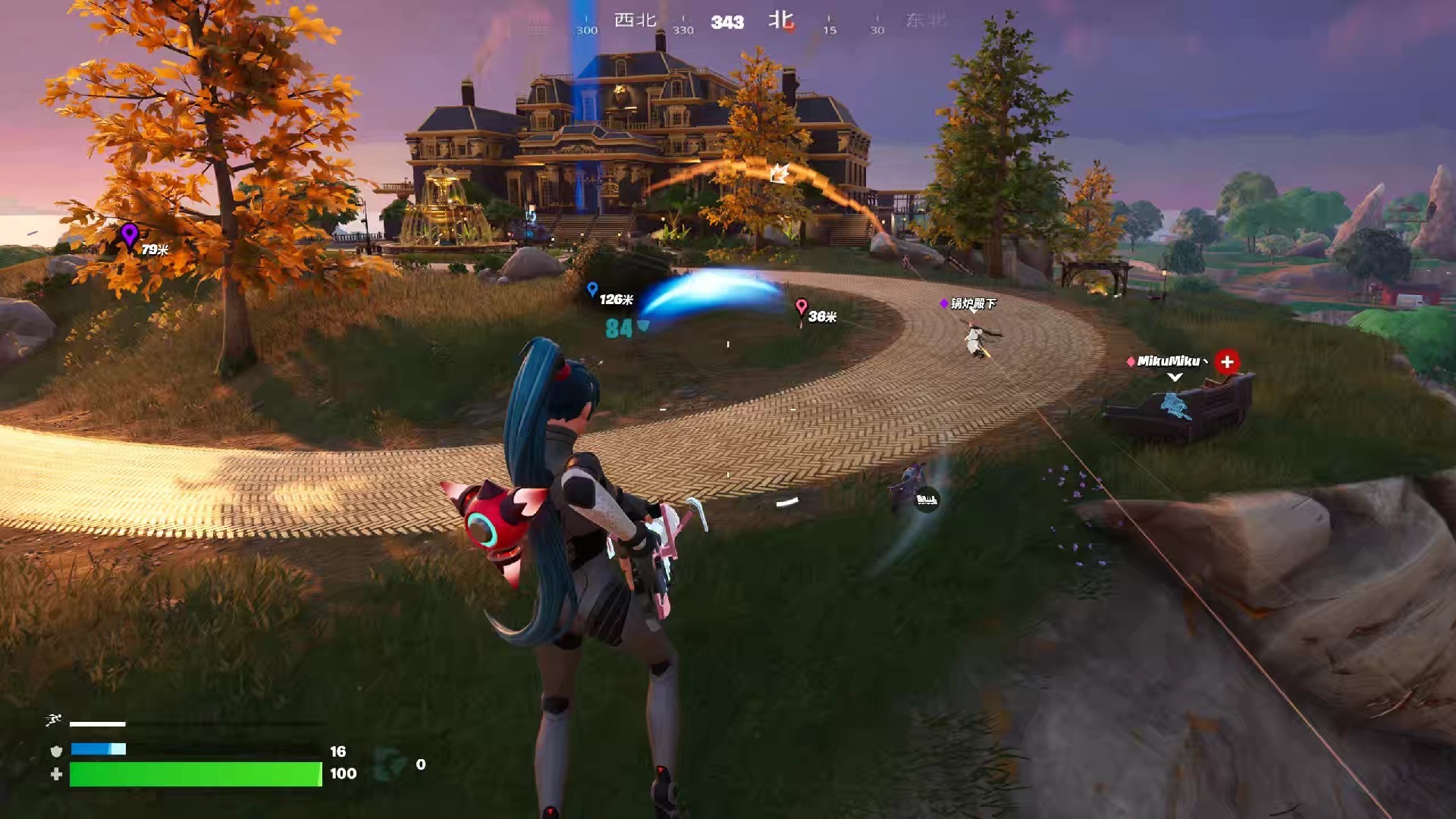The width and height of the screenshot is (1456, 819).
Task: Click the enemy ping arrow below MikuMiku name
Action: 1175,377
